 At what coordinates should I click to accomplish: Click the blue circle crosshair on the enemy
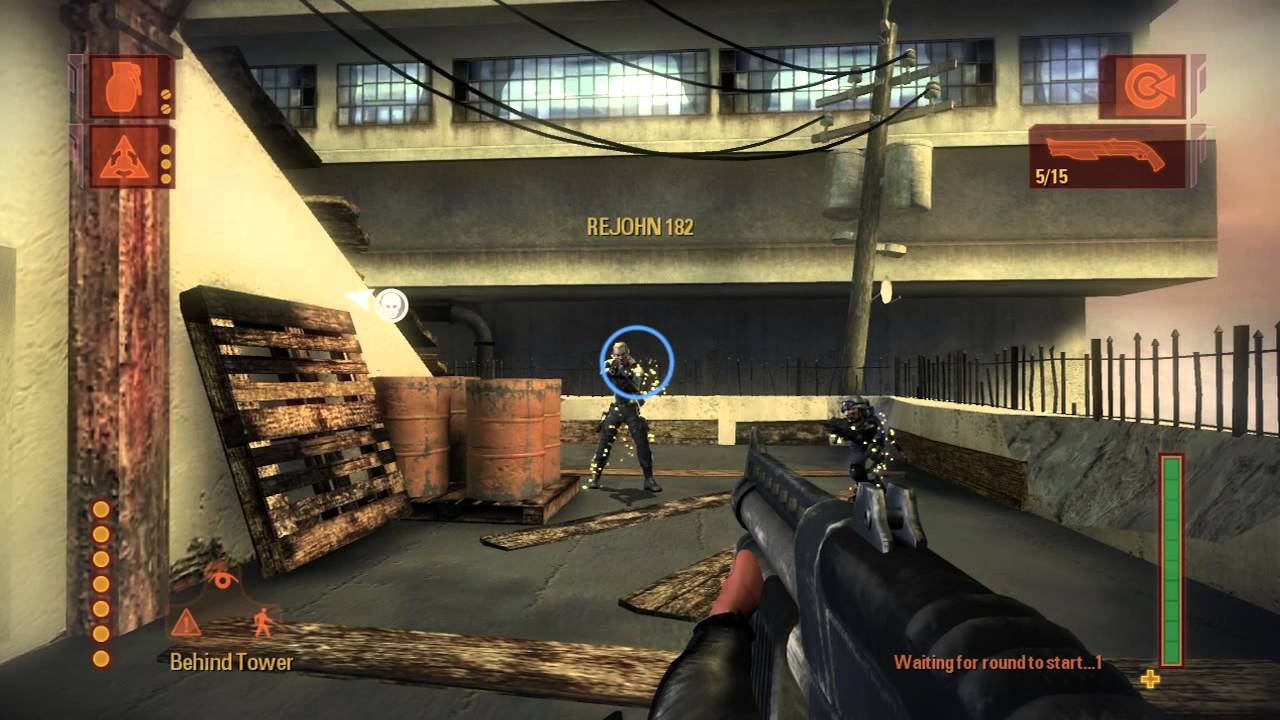pos(637,363)
